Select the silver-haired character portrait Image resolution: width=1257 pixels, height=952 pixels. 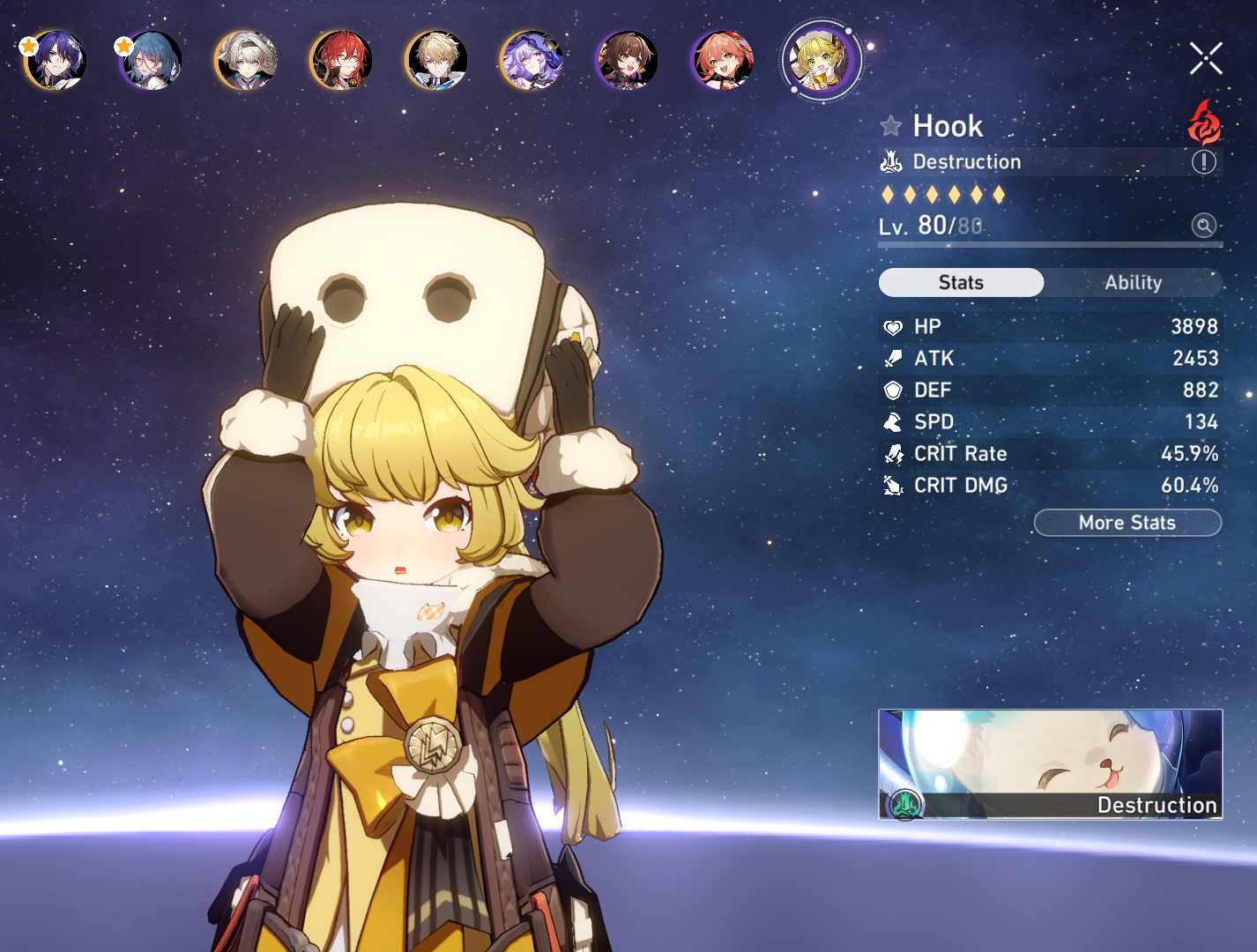pos(247,61)
